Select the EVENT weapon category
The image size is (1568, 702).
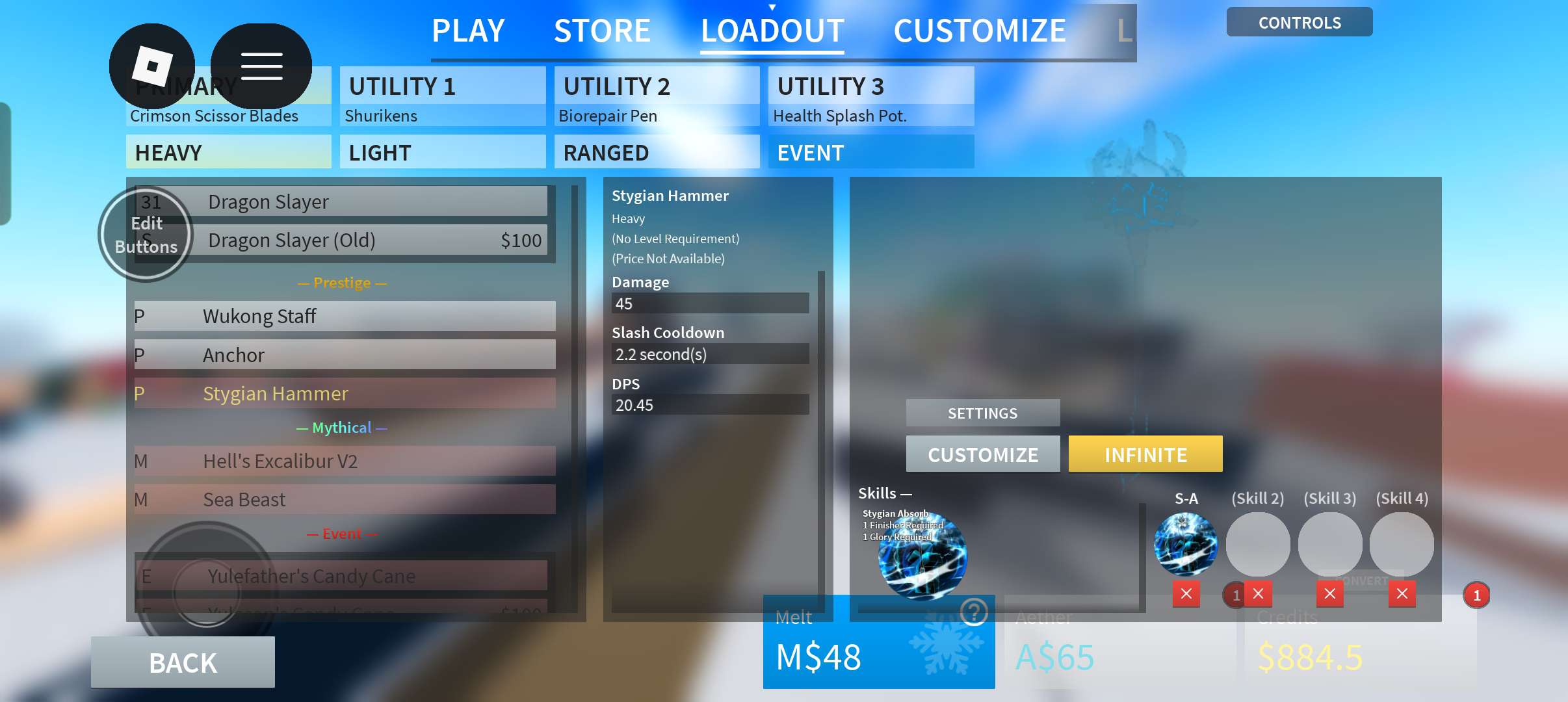click(871, 152)
